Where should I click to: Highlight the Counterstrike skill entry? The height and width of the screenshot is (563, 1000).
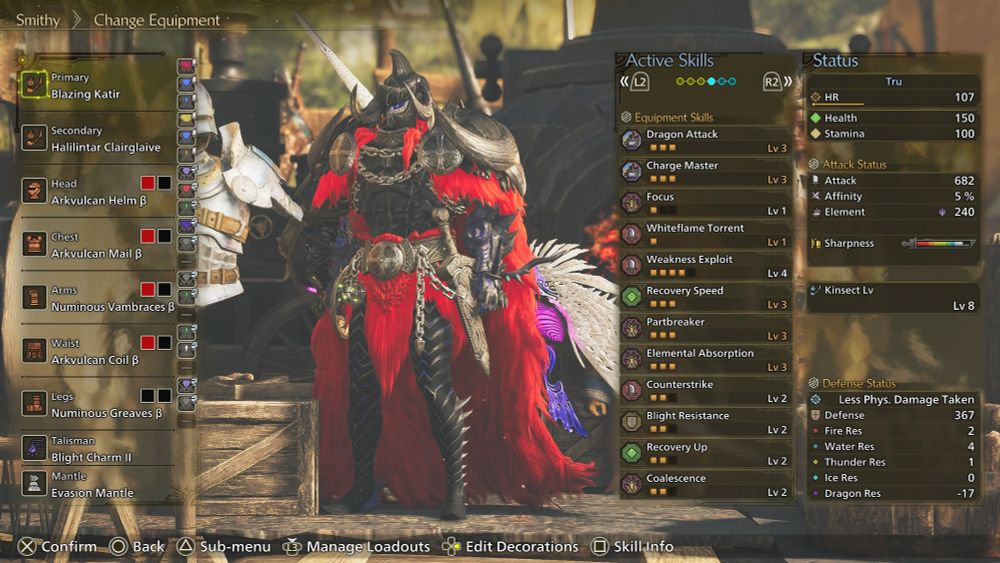click(705, 390)
